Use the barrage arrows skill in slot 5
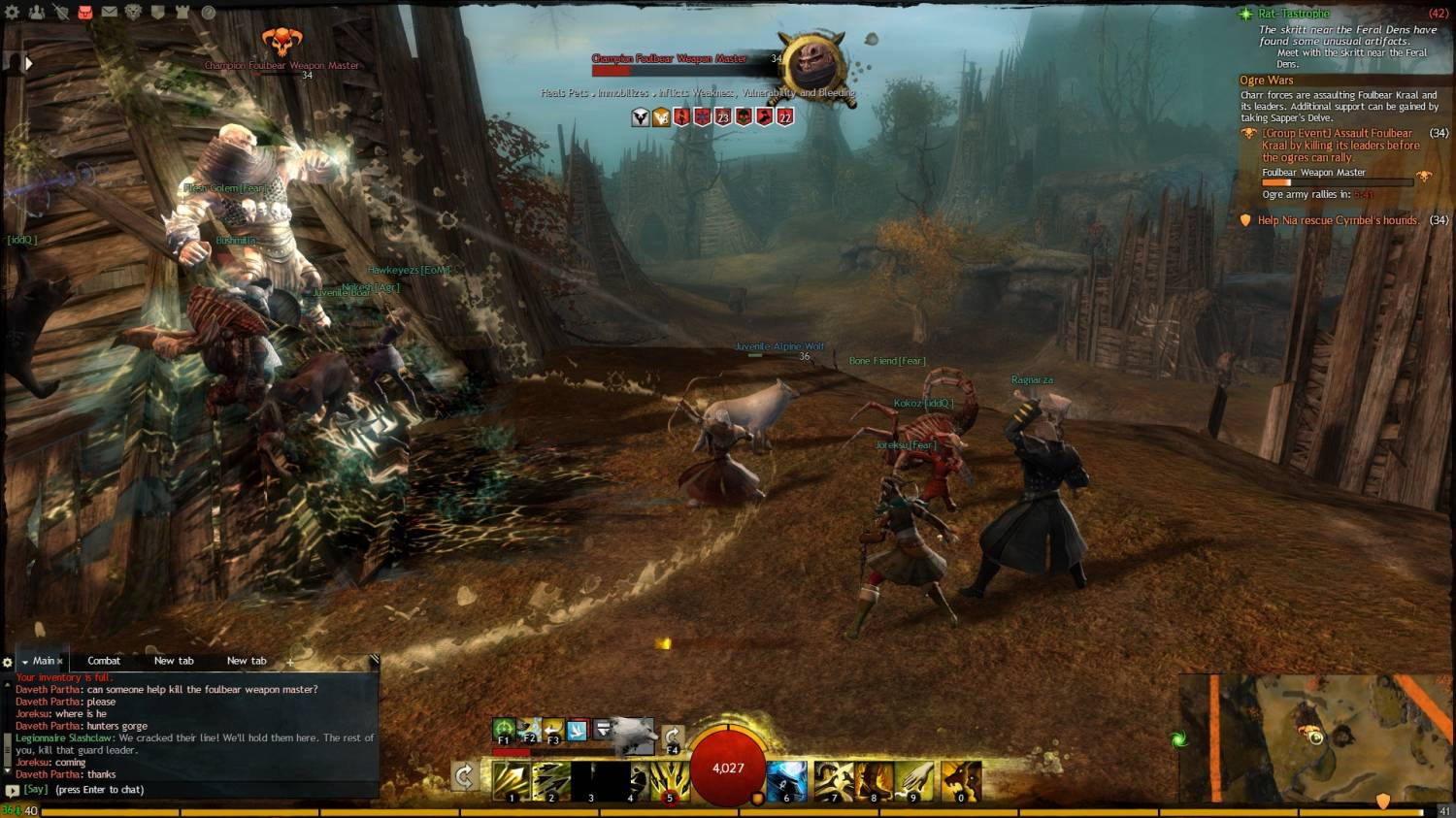Image resolution: width=1456 pixels, height=818 pixels. (669, 780)
